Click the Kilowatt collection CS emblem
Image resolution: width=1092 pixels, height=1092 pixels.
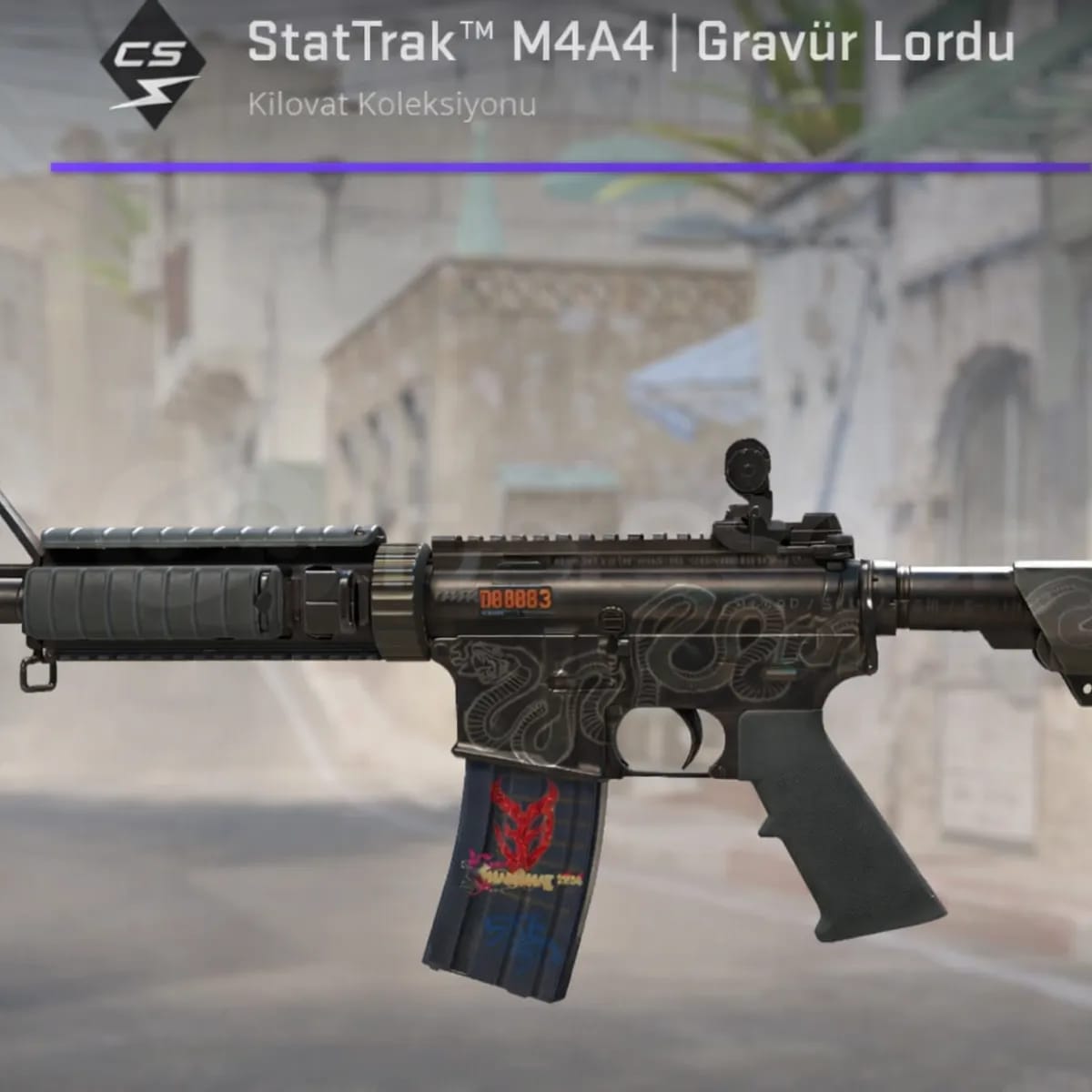(152, 66)
